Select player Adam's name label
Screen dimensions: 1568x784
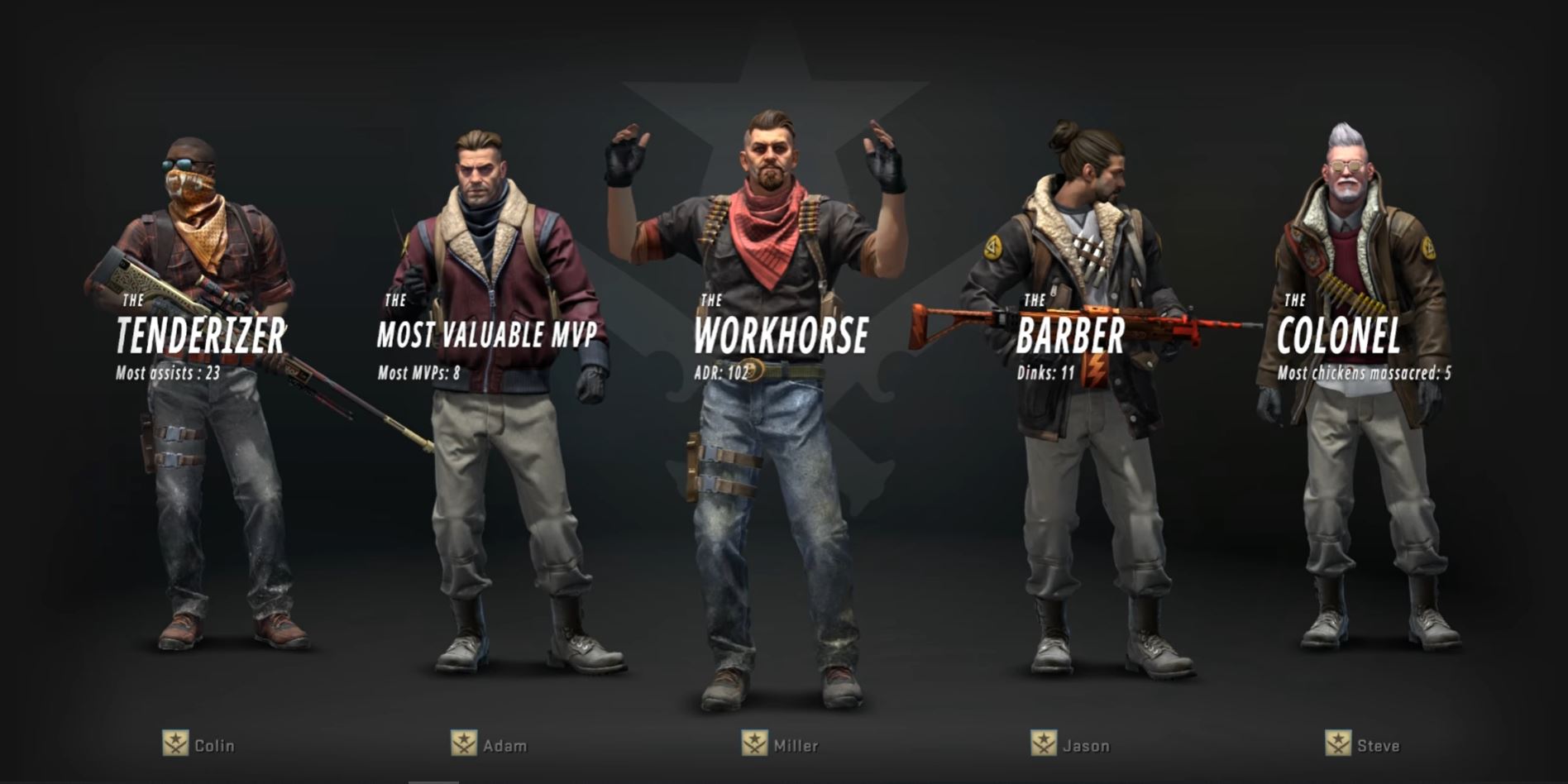pos(504,745)
